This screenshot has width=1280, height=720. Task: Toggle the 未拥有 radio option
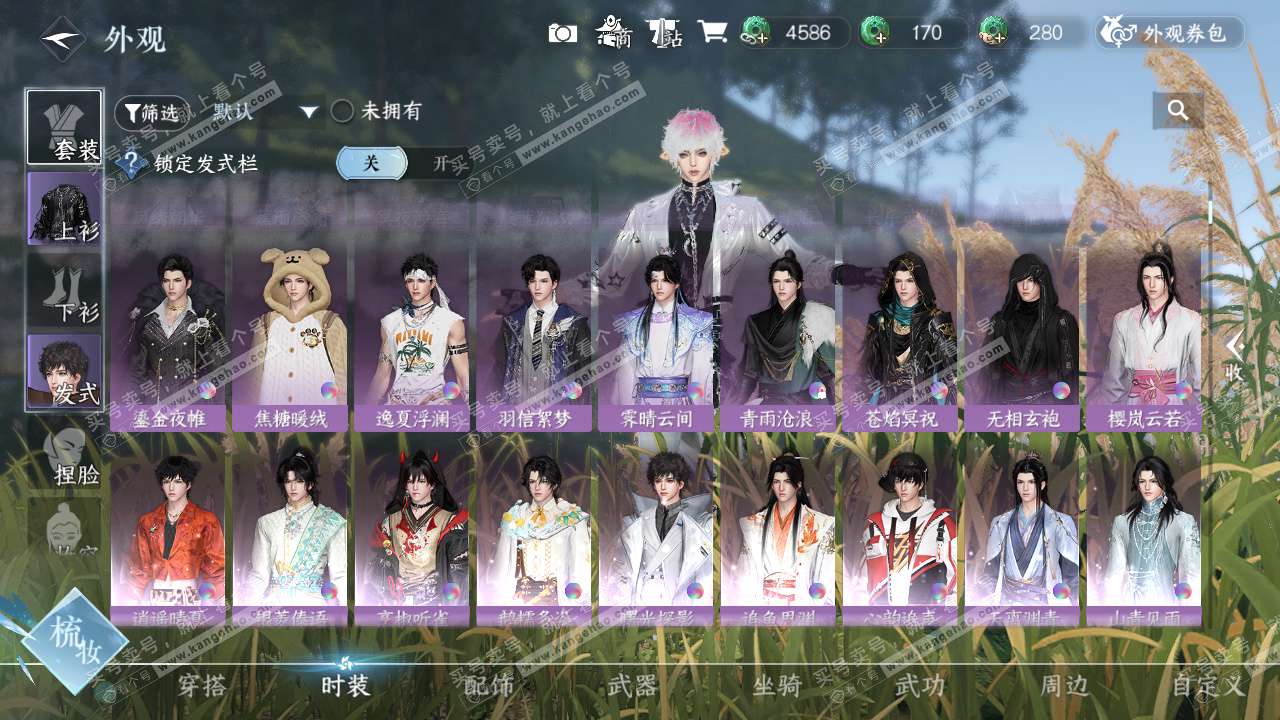click(x=343, y=111)
